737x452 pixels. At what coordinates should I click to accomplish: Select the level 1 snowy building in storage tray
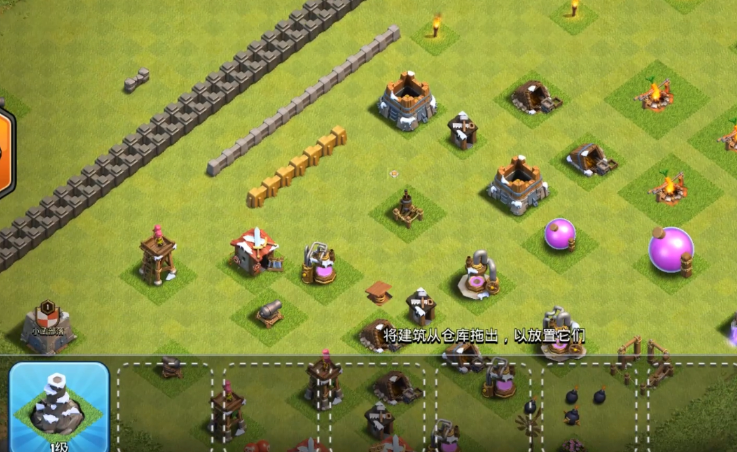tap(59, 405)
